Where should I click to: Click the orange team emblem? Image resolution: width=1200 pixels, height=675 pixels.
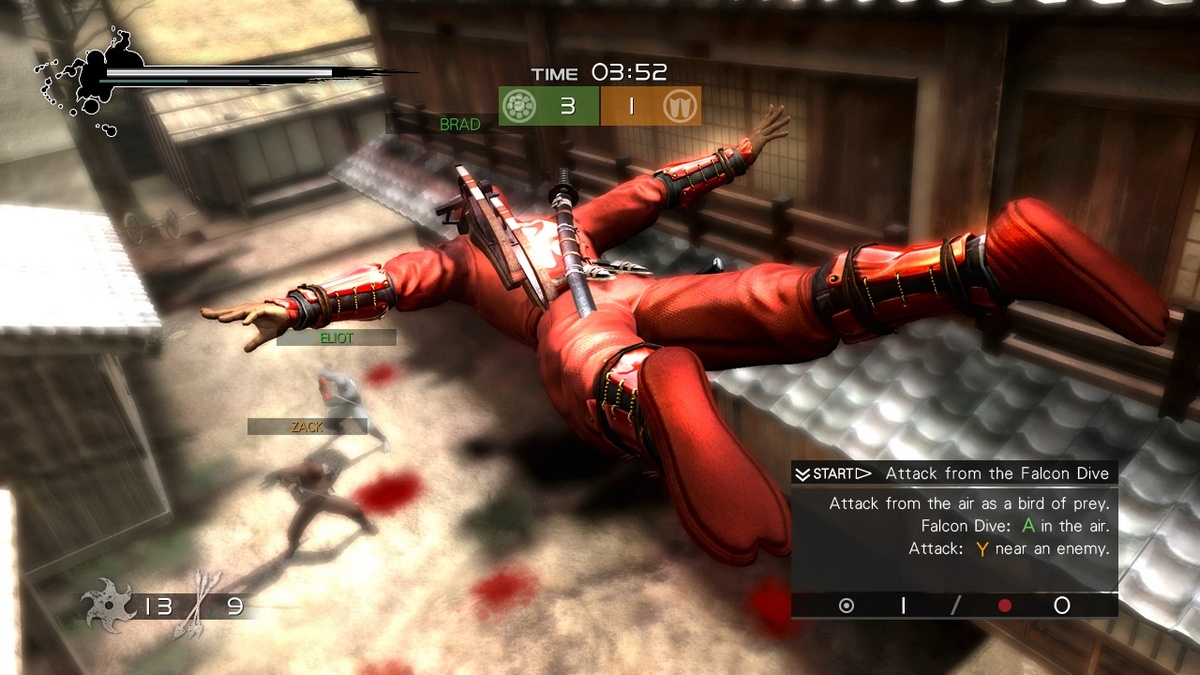pyautogui.click(x=680, y=105)
